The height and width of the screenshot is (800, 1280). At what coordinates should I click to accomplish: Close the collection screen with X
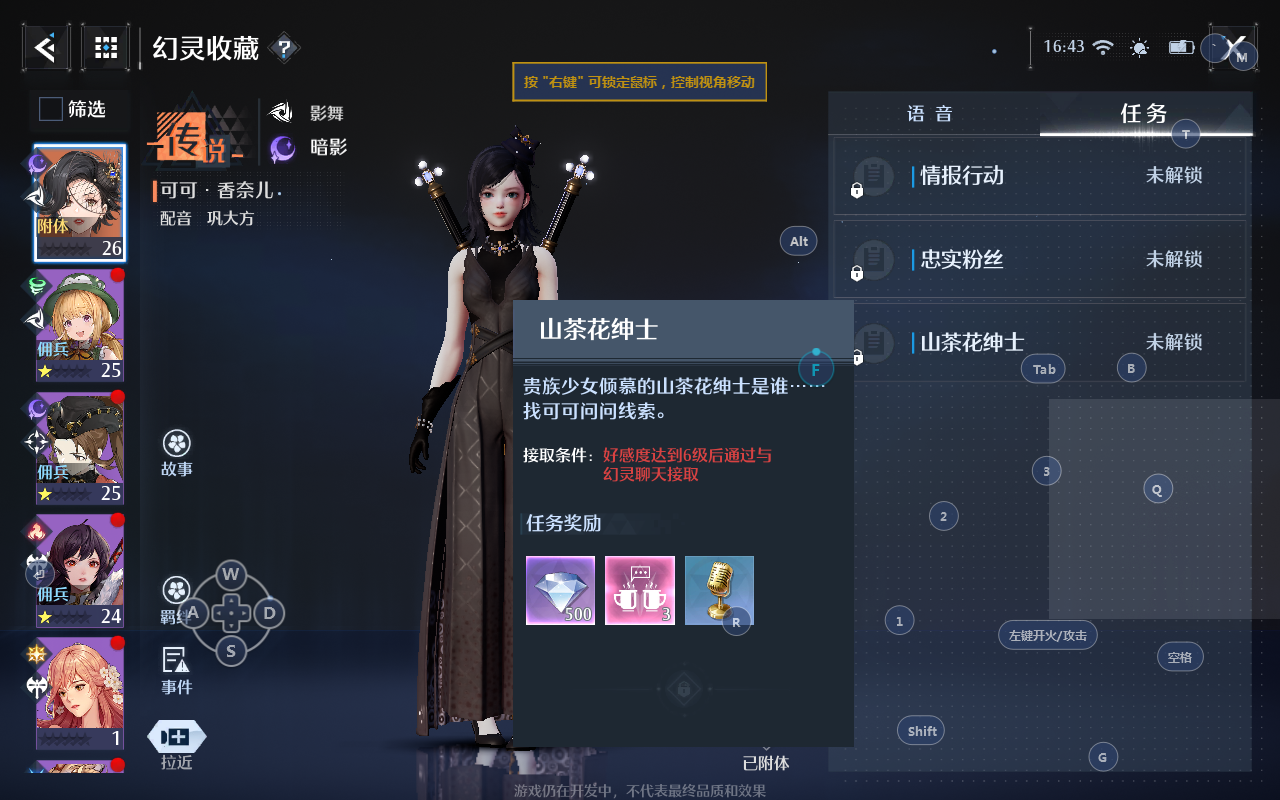[1236, 47]
